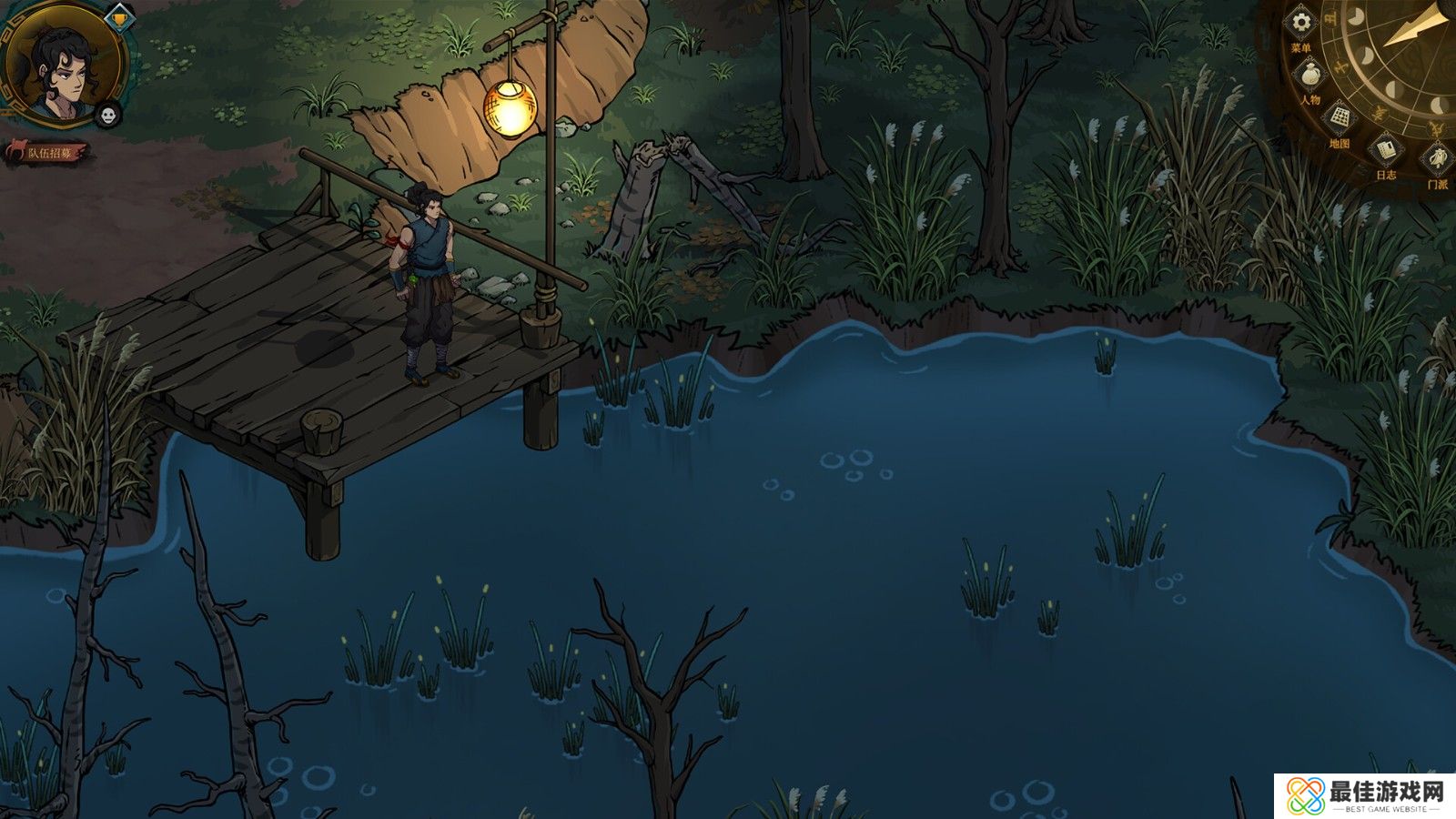View the 日志 journal book icon
This screenshot has width=1456, height=819.
click(1386, 149)
